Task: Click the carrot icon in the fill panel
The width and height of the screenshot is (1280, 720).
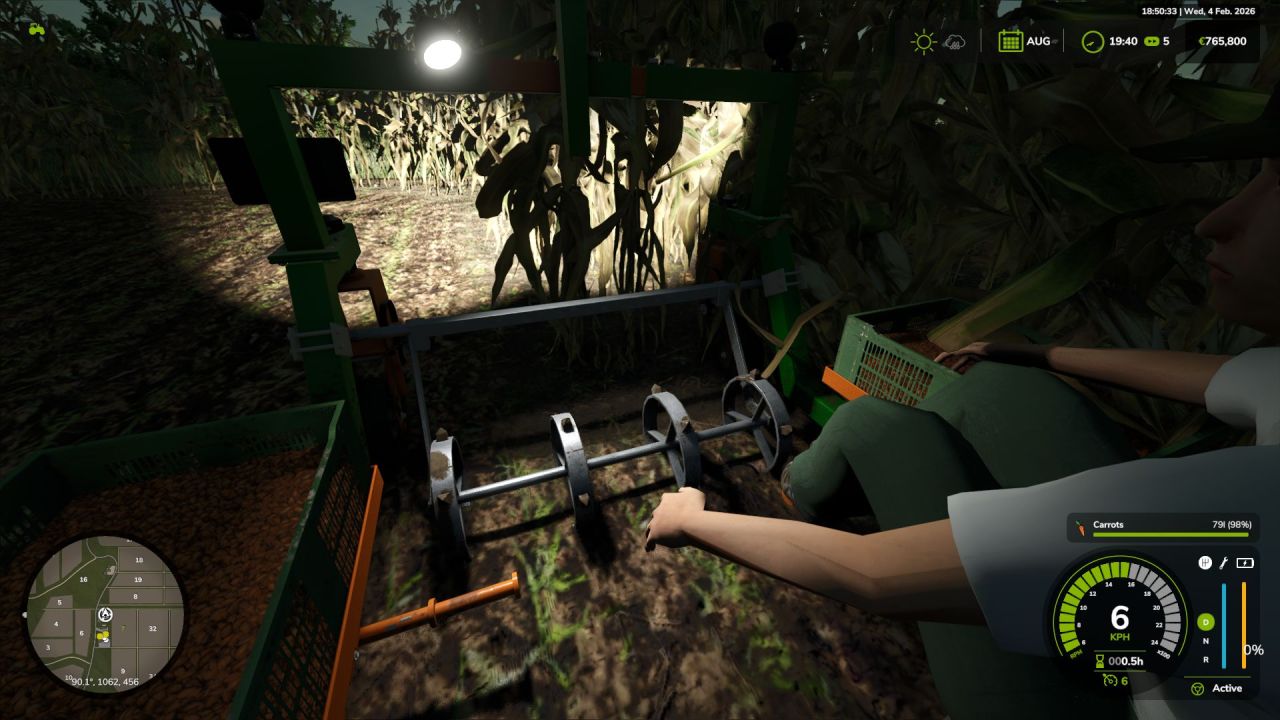Action: (x=1082, y=527)
